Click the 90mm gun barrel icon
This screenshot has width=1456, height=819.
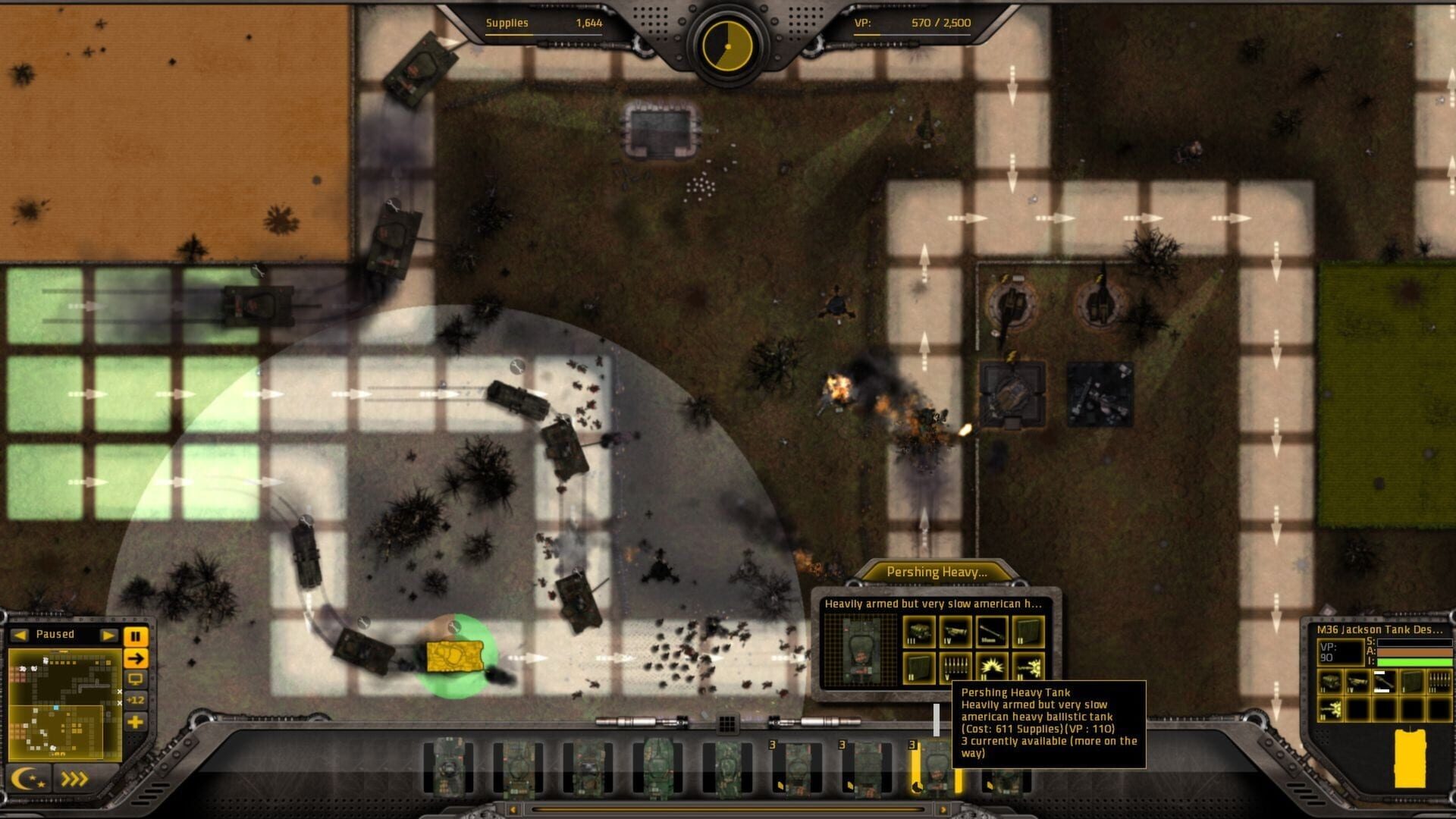[991, 631]
